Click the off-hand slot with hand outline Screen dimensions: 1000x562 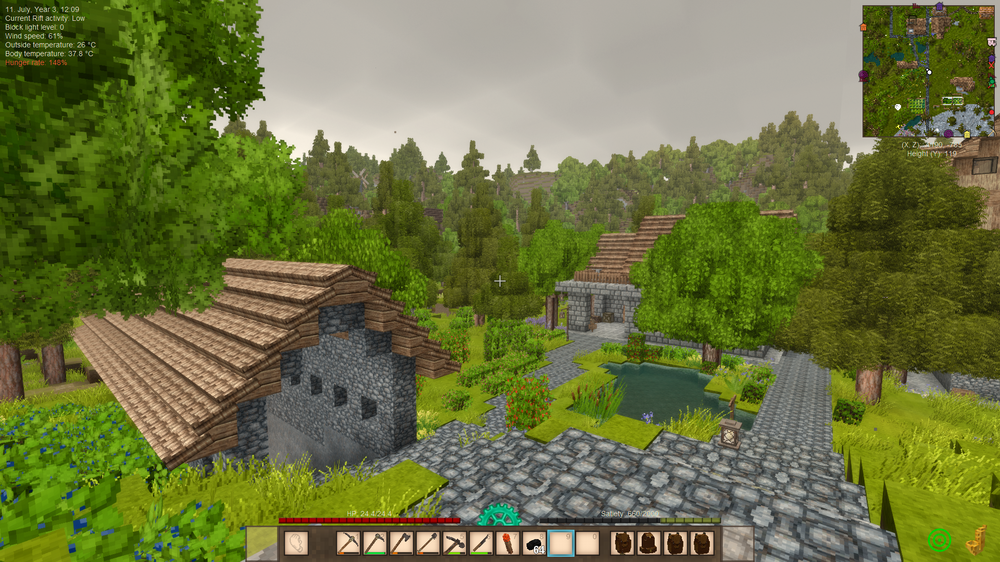click(296, 543)
